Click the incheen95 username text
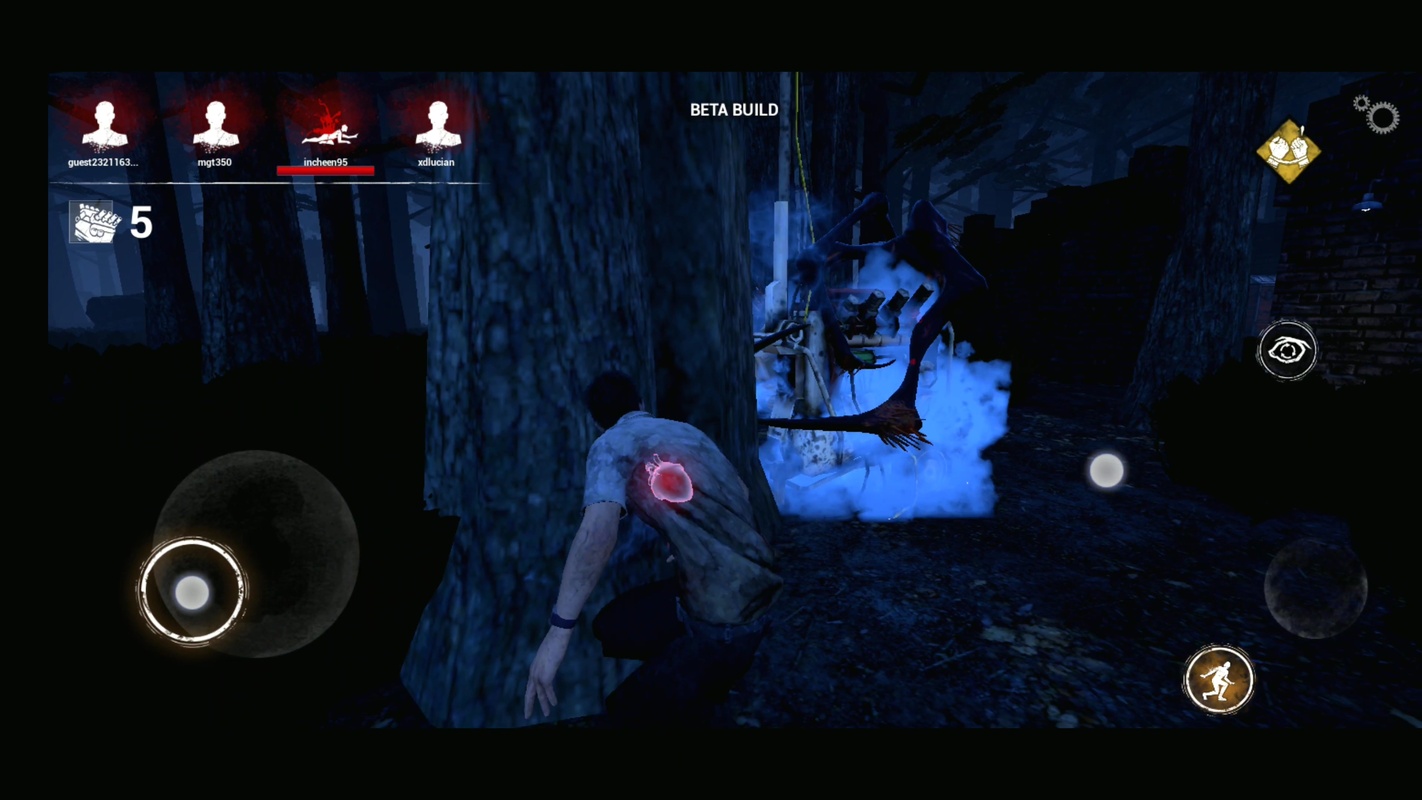The image size is (1422, 800). [327, 161]
